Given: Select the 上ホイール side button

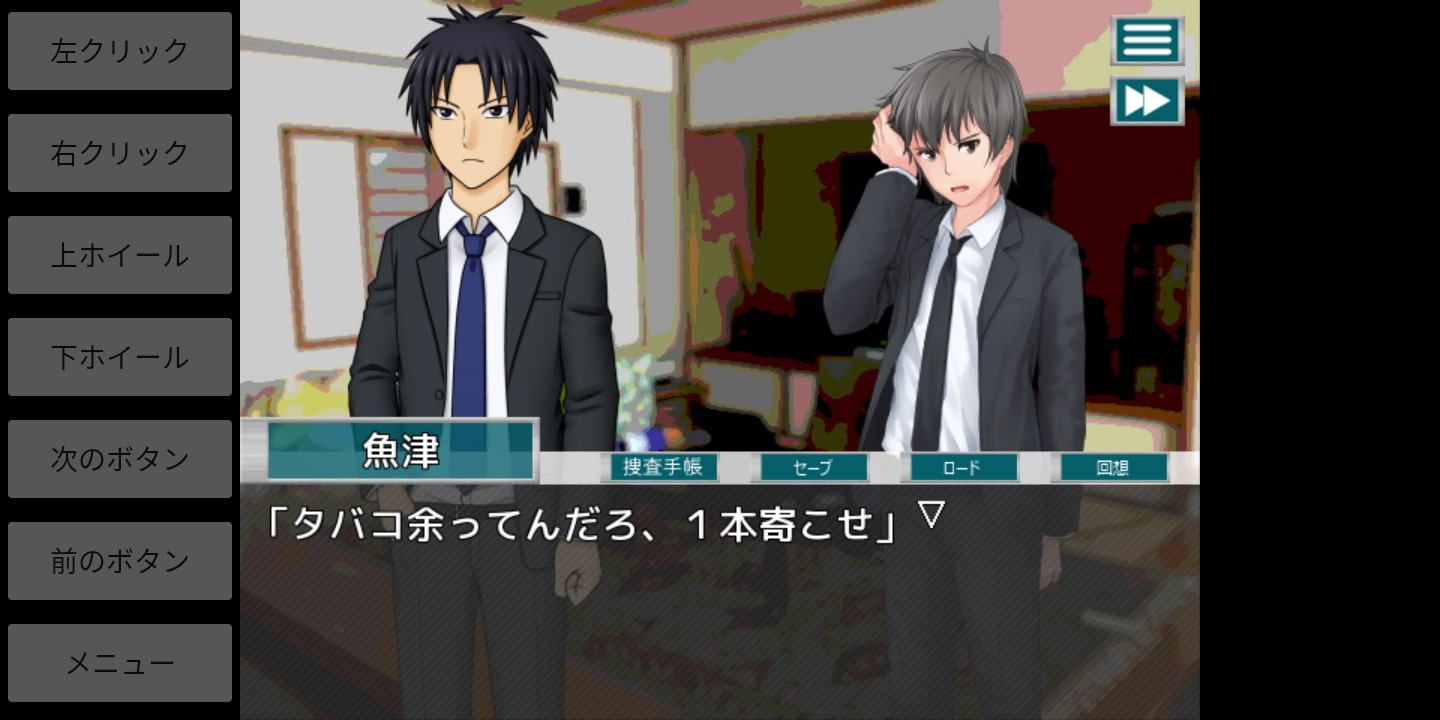Looking at the screenshot, I should coord(120,255).
